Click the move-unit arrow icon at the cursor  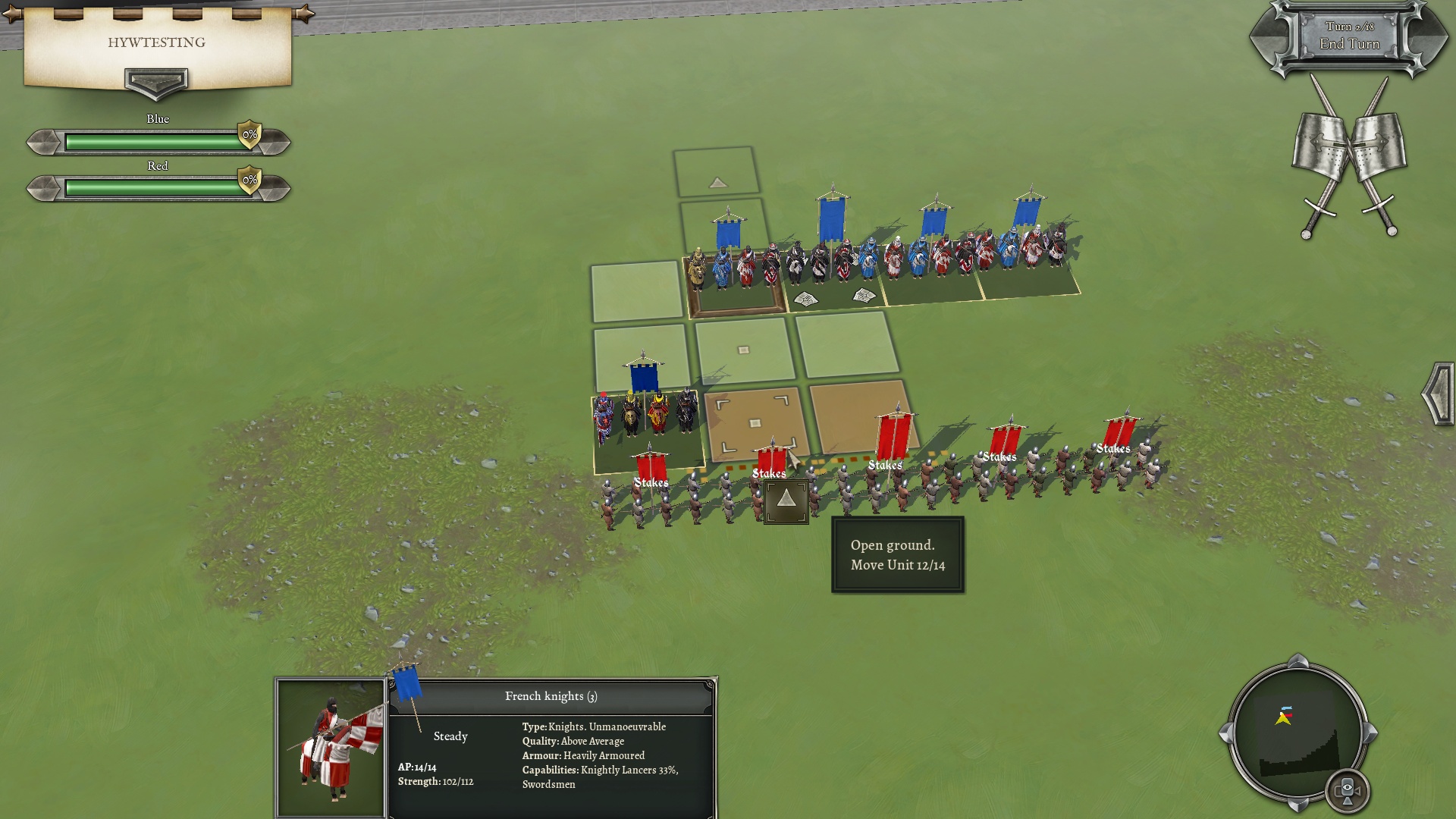(786, 500)
